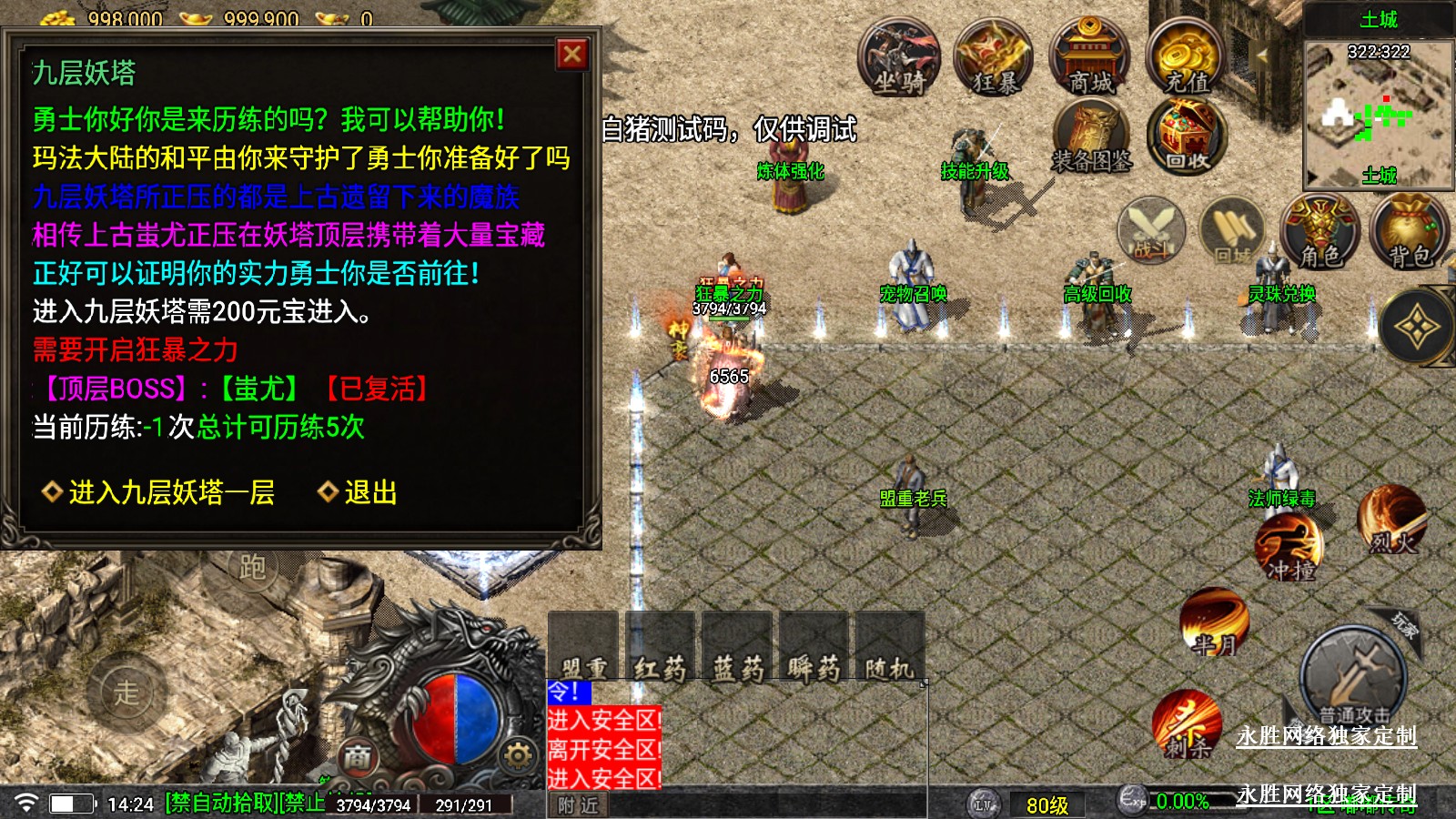Select the 红药 quick slot

pos(660,648)
